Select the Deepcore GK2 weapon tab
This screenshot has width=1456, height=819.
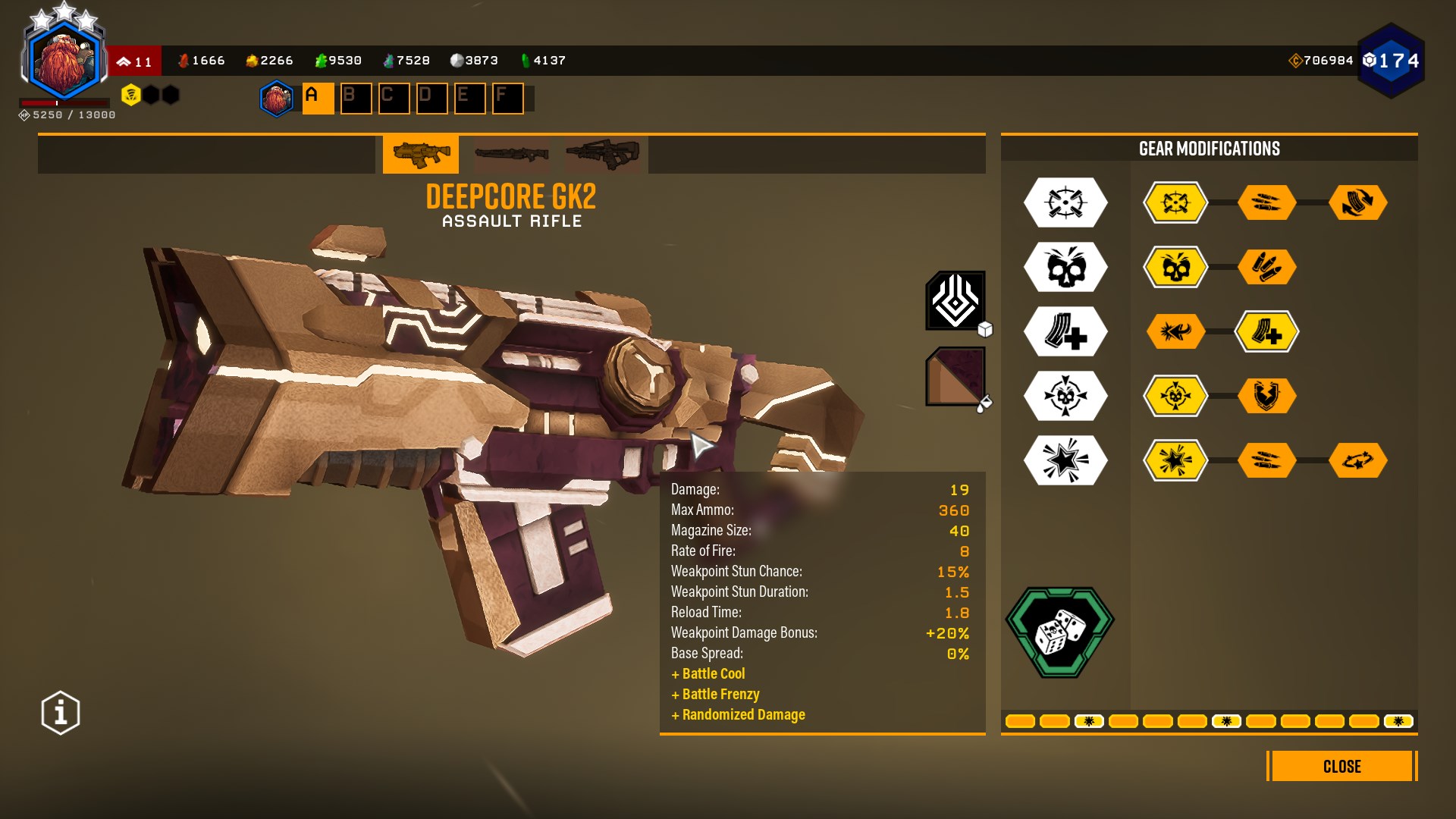tap(421, 154)
